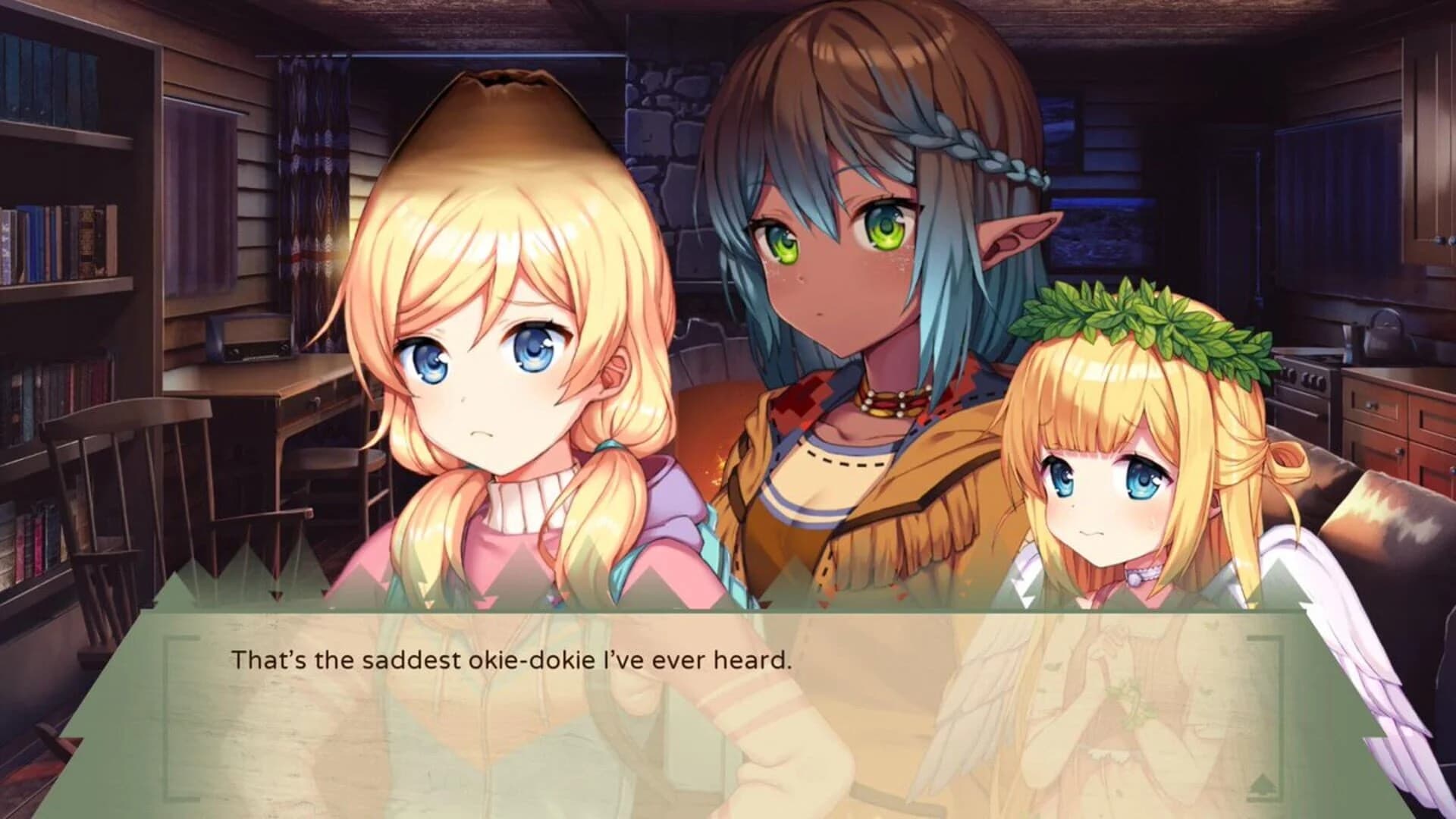1456x819 pixels.
Task: Click the pointed elf ear of the tan girl
Action: click(x=1016, y=235)
